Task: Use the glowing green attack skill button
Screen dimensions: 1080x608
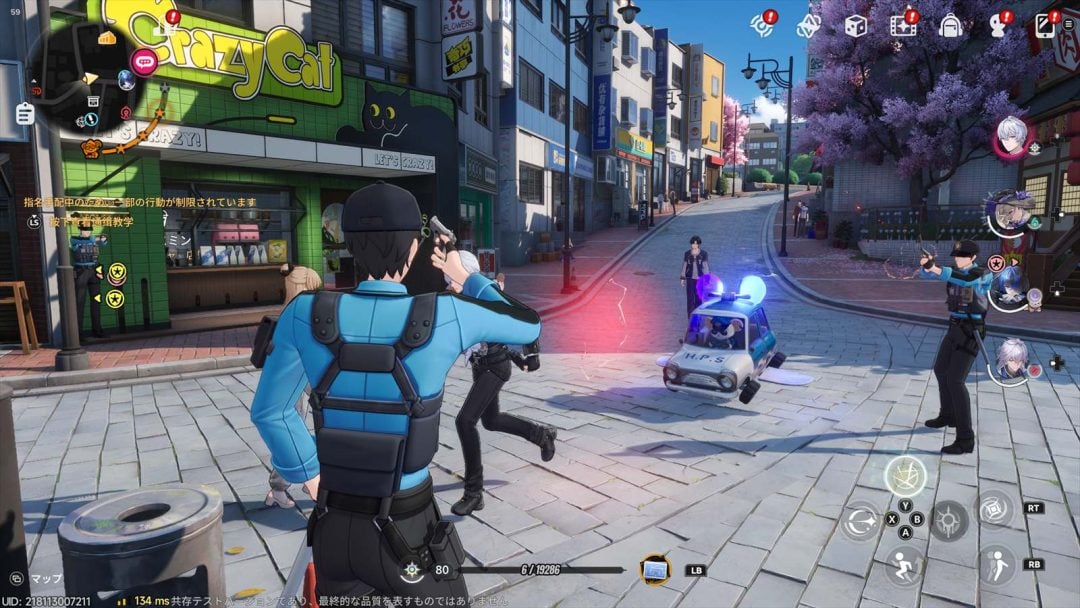Action: pos(905,477)
